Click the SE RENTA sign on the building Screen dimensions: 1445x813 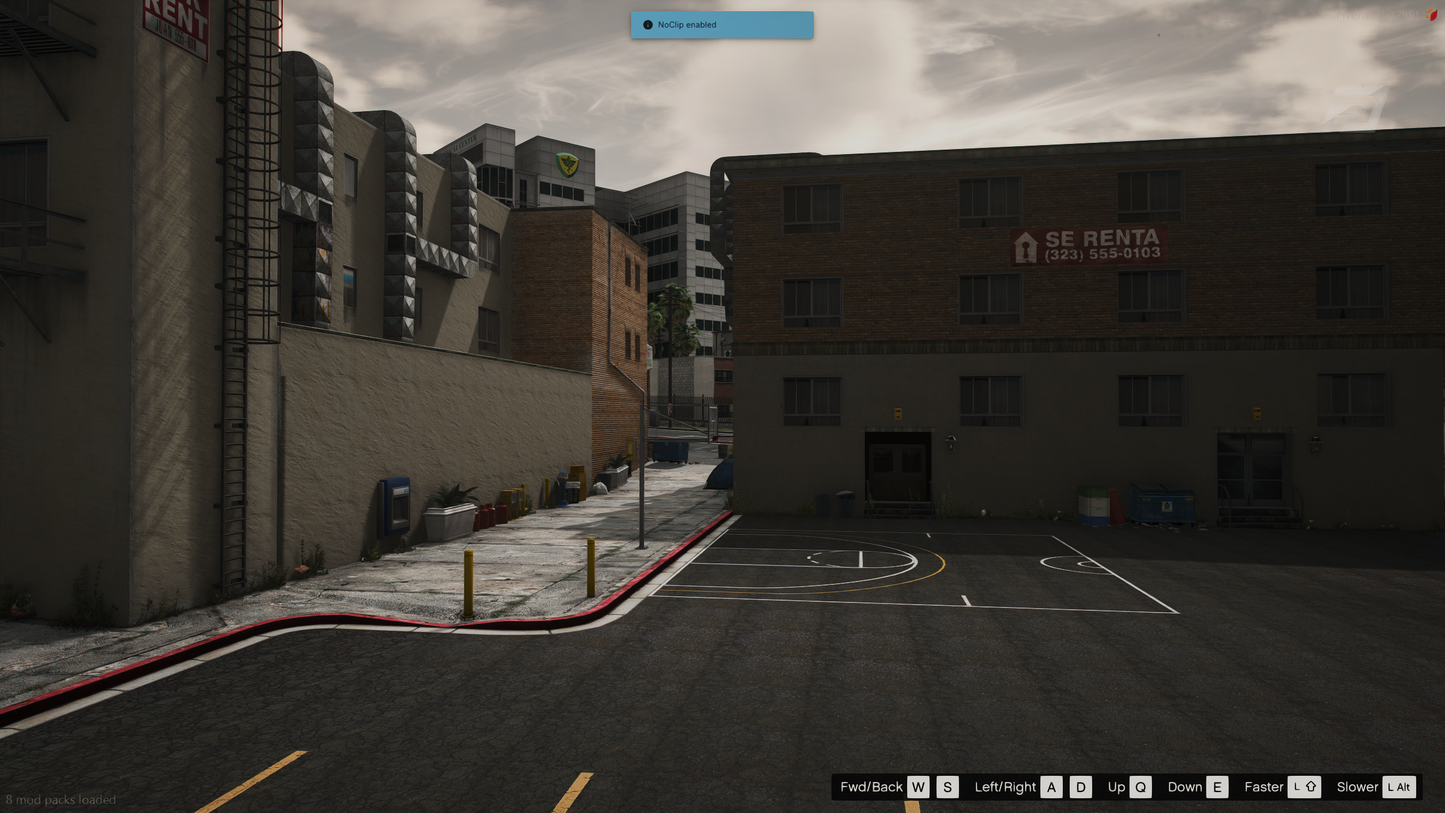click(1090, 244)
